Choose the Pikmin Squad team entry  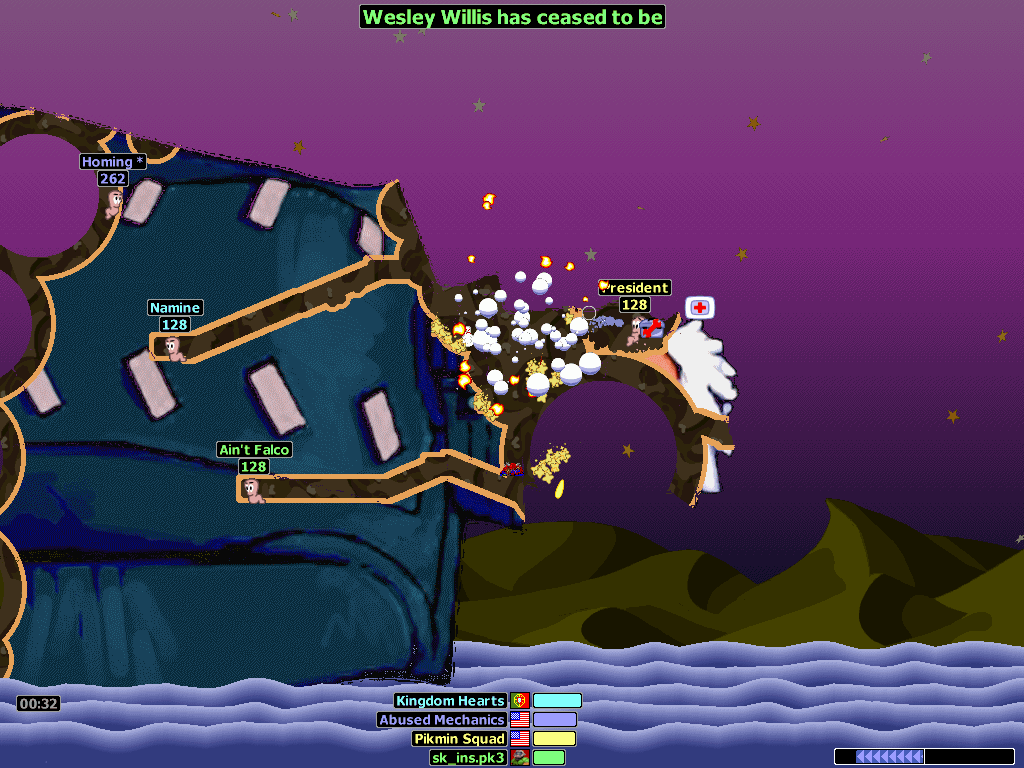point(459,739)
